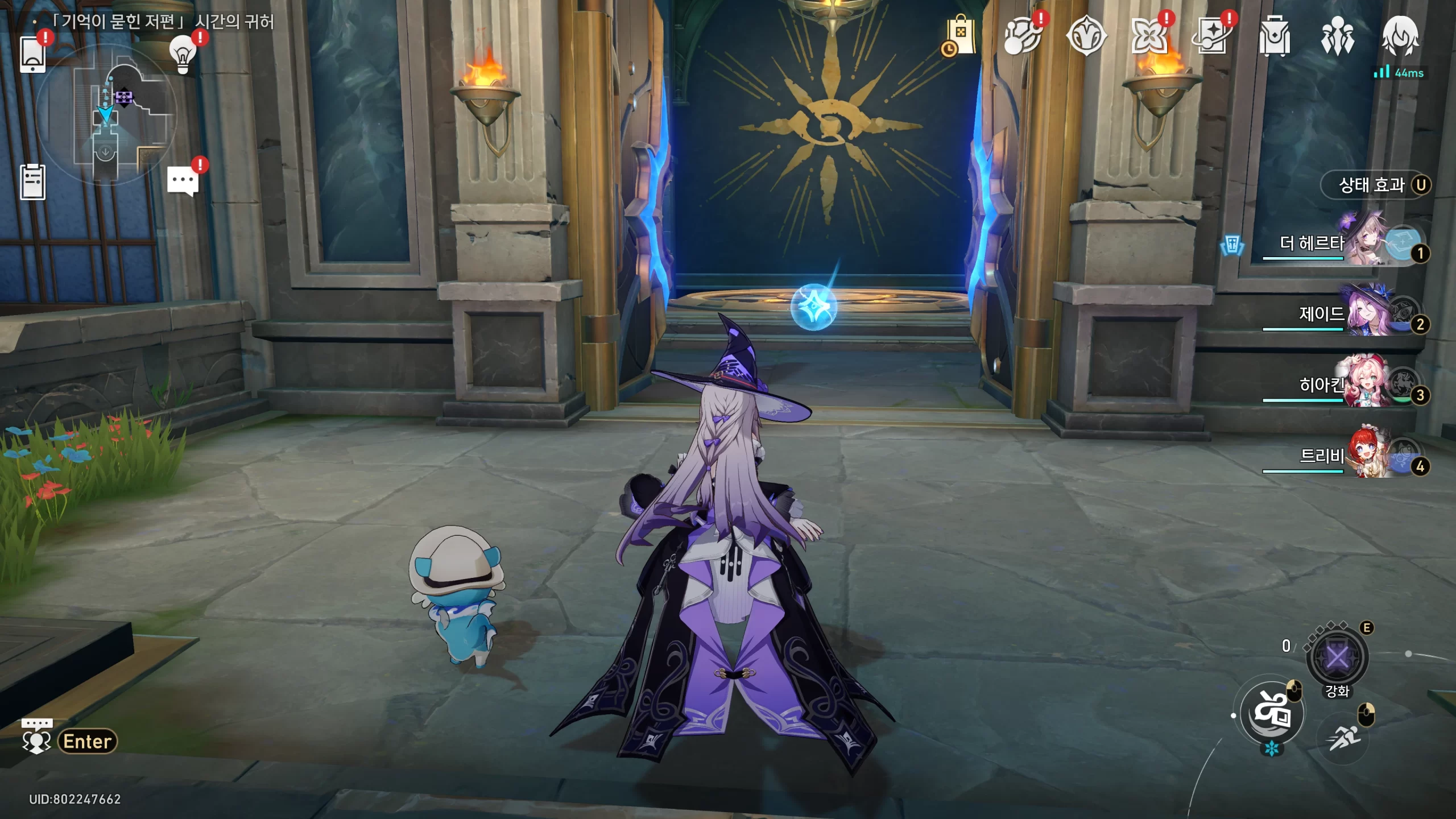Image resolution: width=1456 pixels, height=819 pixels.
Task: Open the phone menu icon
Action: [32, 55]
